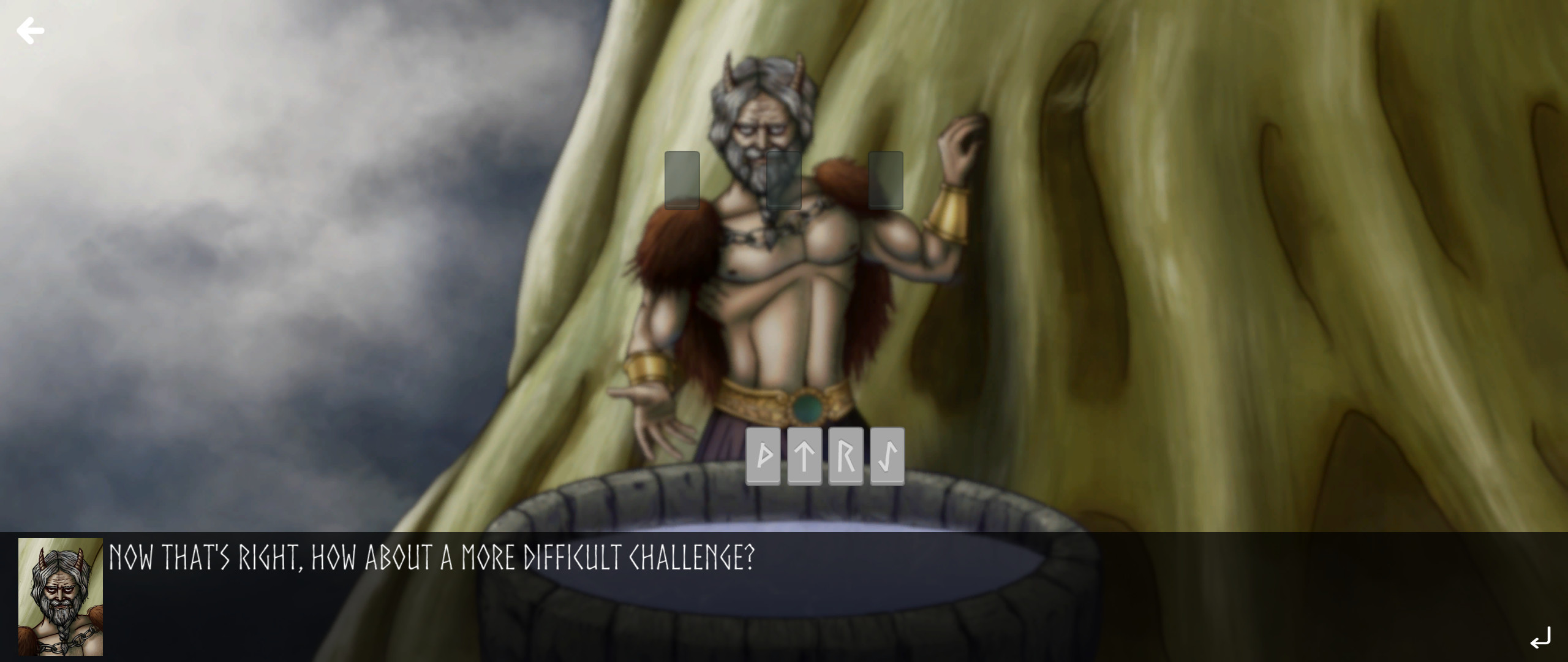Open the horned giant's portrait
1568x662 pixels.
coord(61,598)
